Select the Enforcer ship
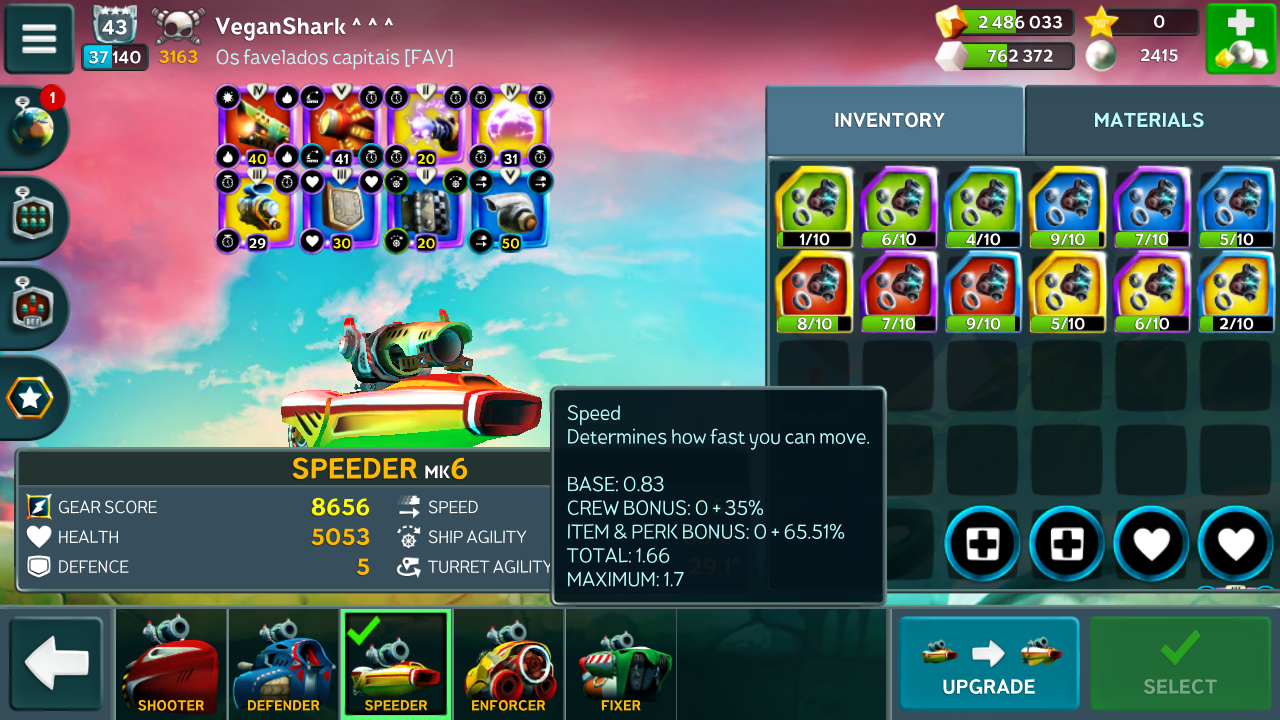 coord(509,665)
